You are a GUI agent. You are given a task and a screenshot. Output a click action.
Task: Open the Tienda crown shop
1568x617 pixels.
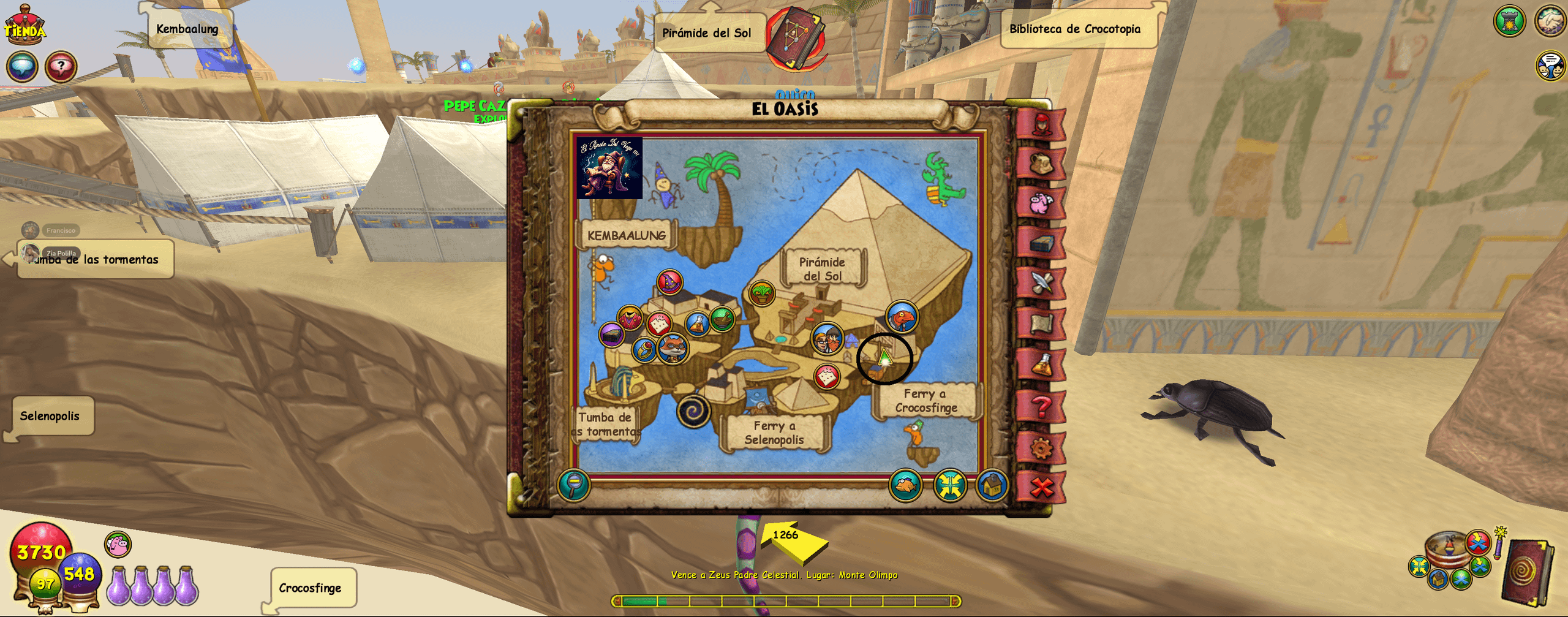24,26
